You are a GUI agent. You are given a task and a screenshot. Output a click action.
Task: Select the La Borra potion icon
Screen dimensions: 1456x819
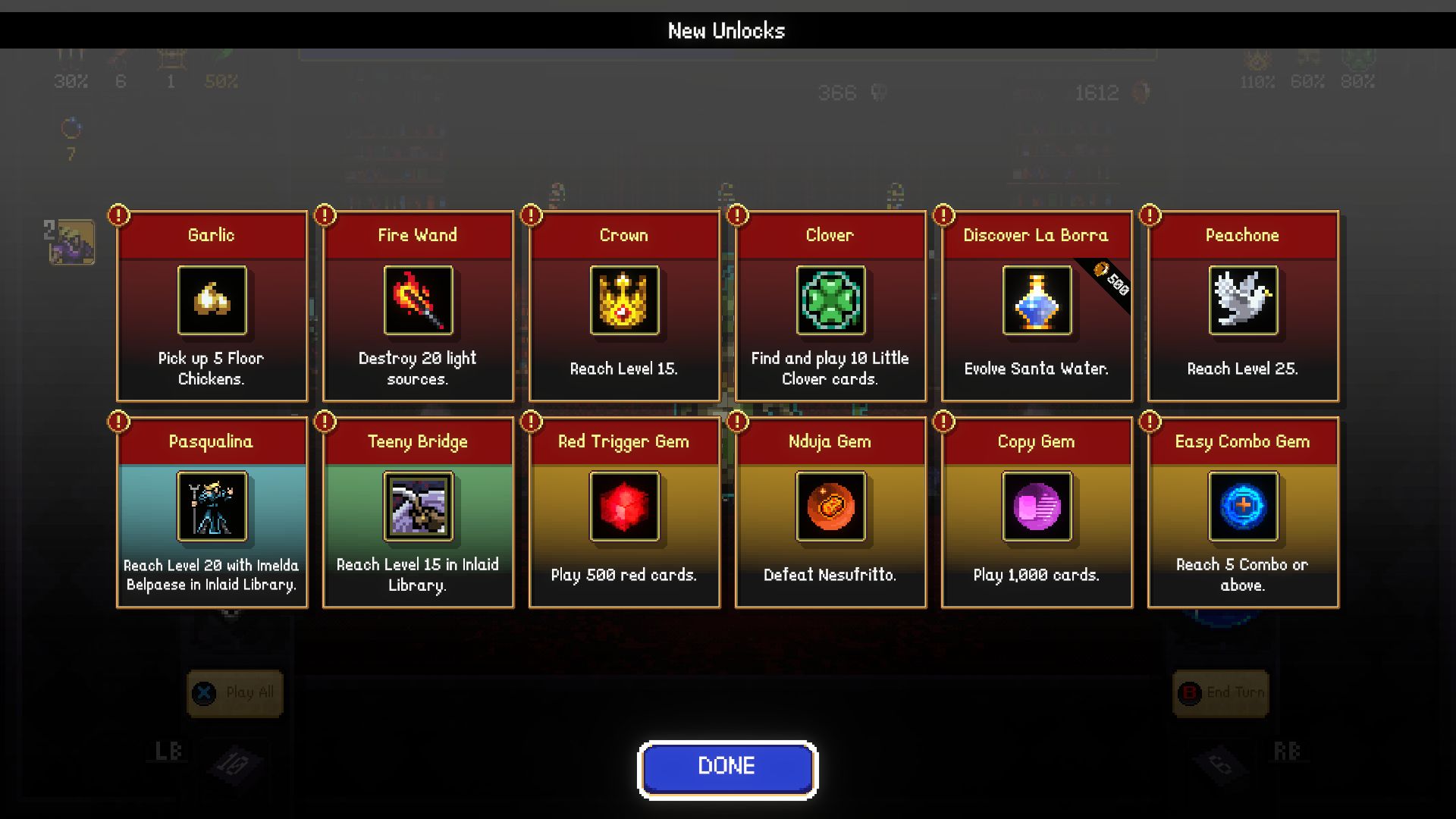[x=1036, y=301]
